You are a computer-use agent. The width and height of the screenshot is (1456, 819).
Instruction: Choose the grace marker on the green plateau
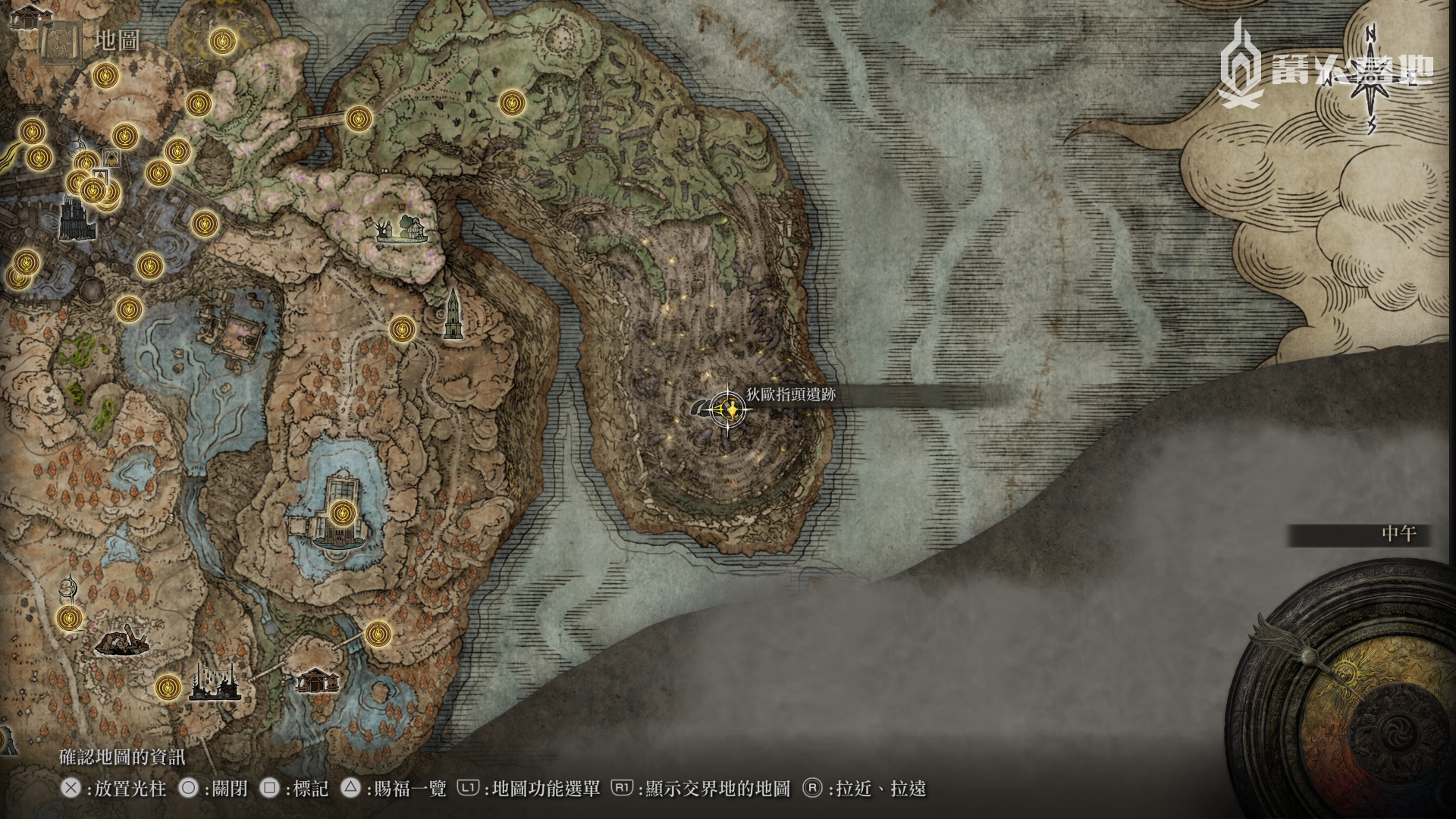point(512,102)
